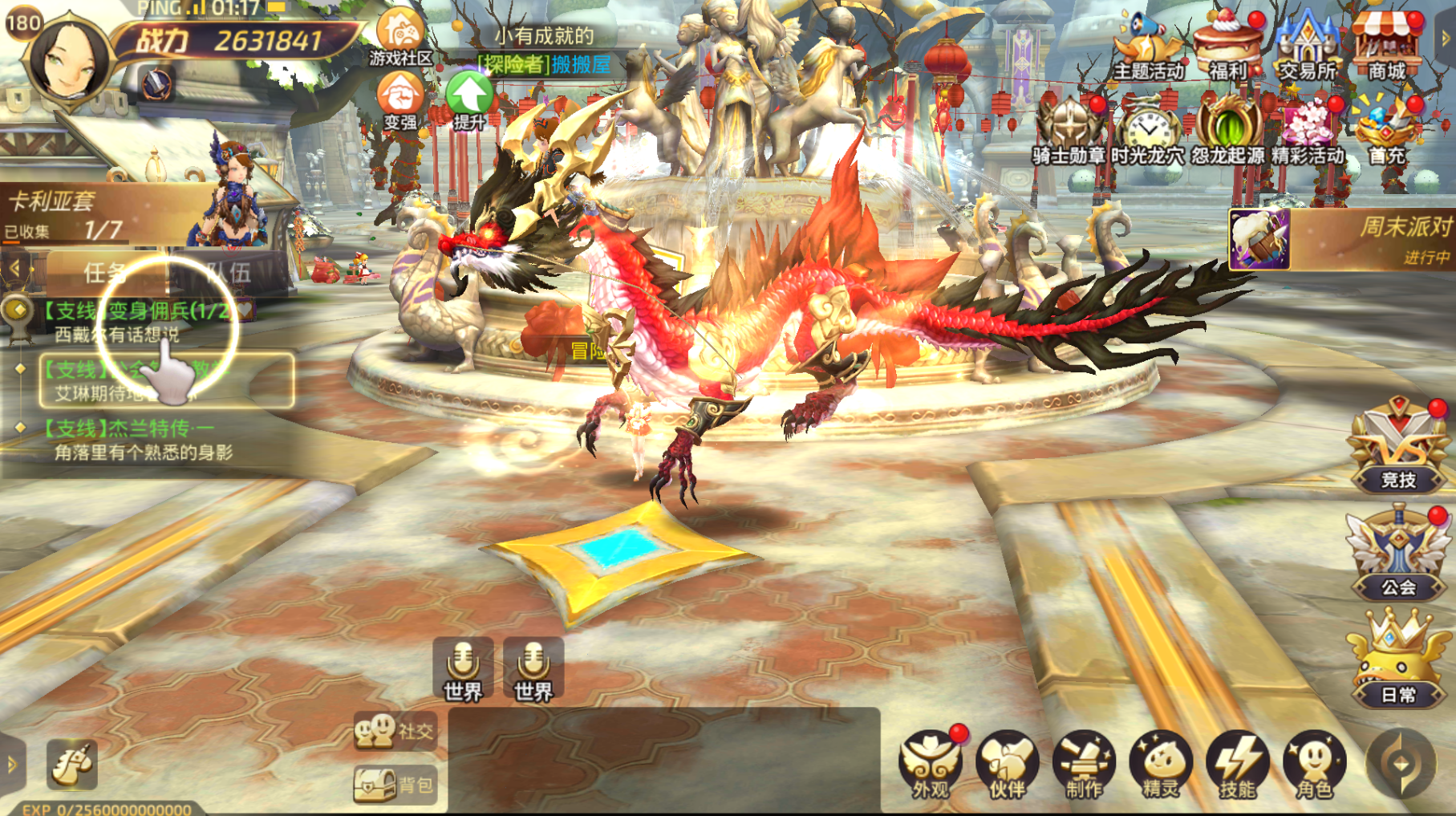The width and height of the screenshot is (1456, 816).
Task: Open 主题活动 themed events
Action: point(1148,48)
